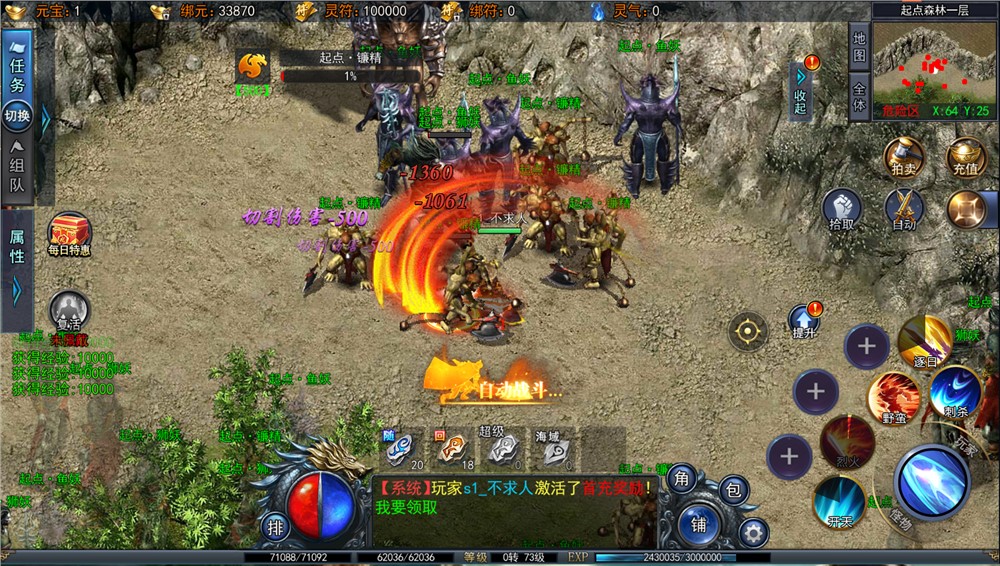The height and width of the screenshot is (566, 1000).
Task: Open the 拍卖 auction house
Action: point(903,157)
